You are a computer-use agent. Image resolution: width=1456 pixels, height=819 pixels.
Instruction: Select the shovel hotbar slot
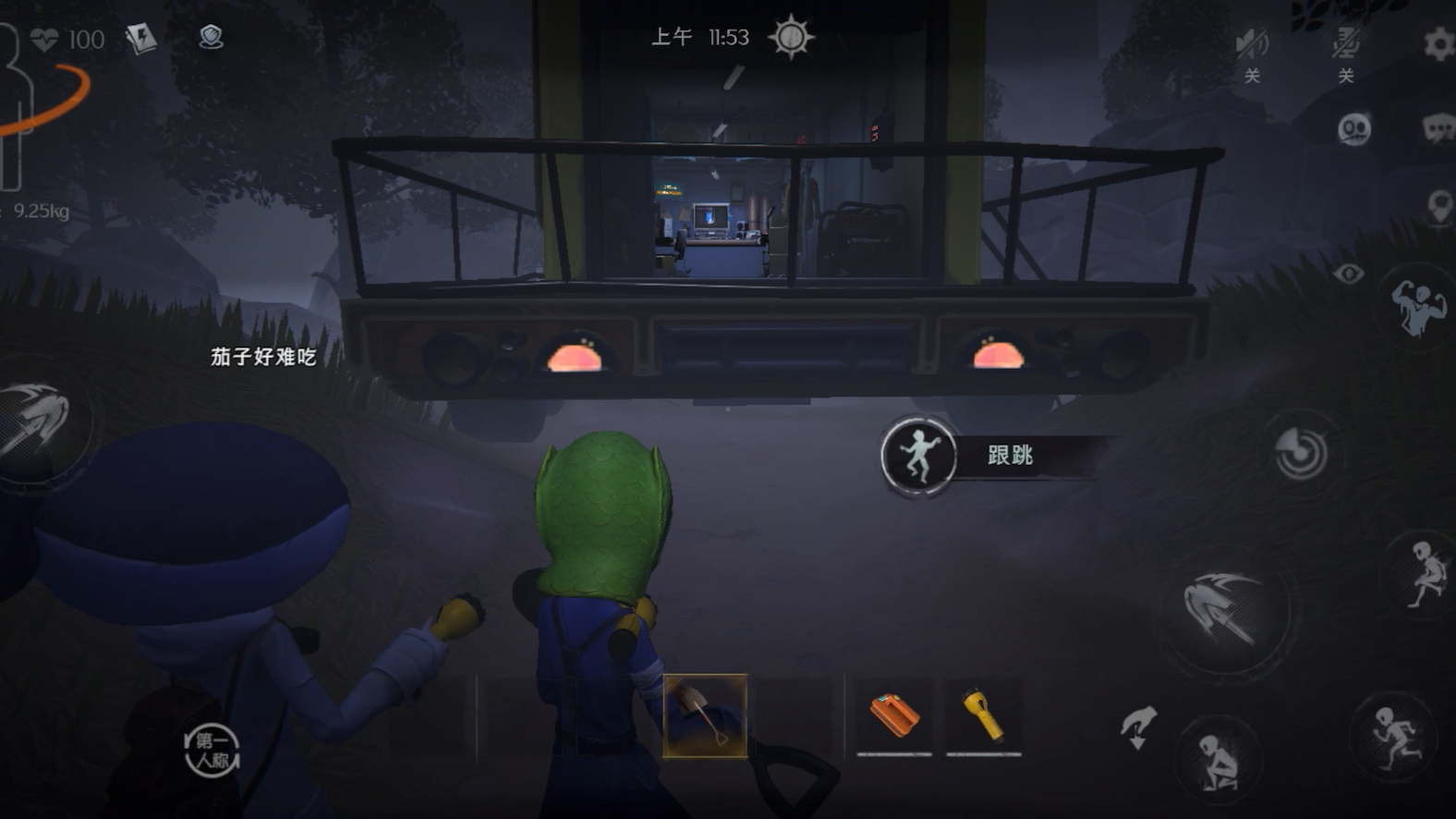click(x=704, y=716)
